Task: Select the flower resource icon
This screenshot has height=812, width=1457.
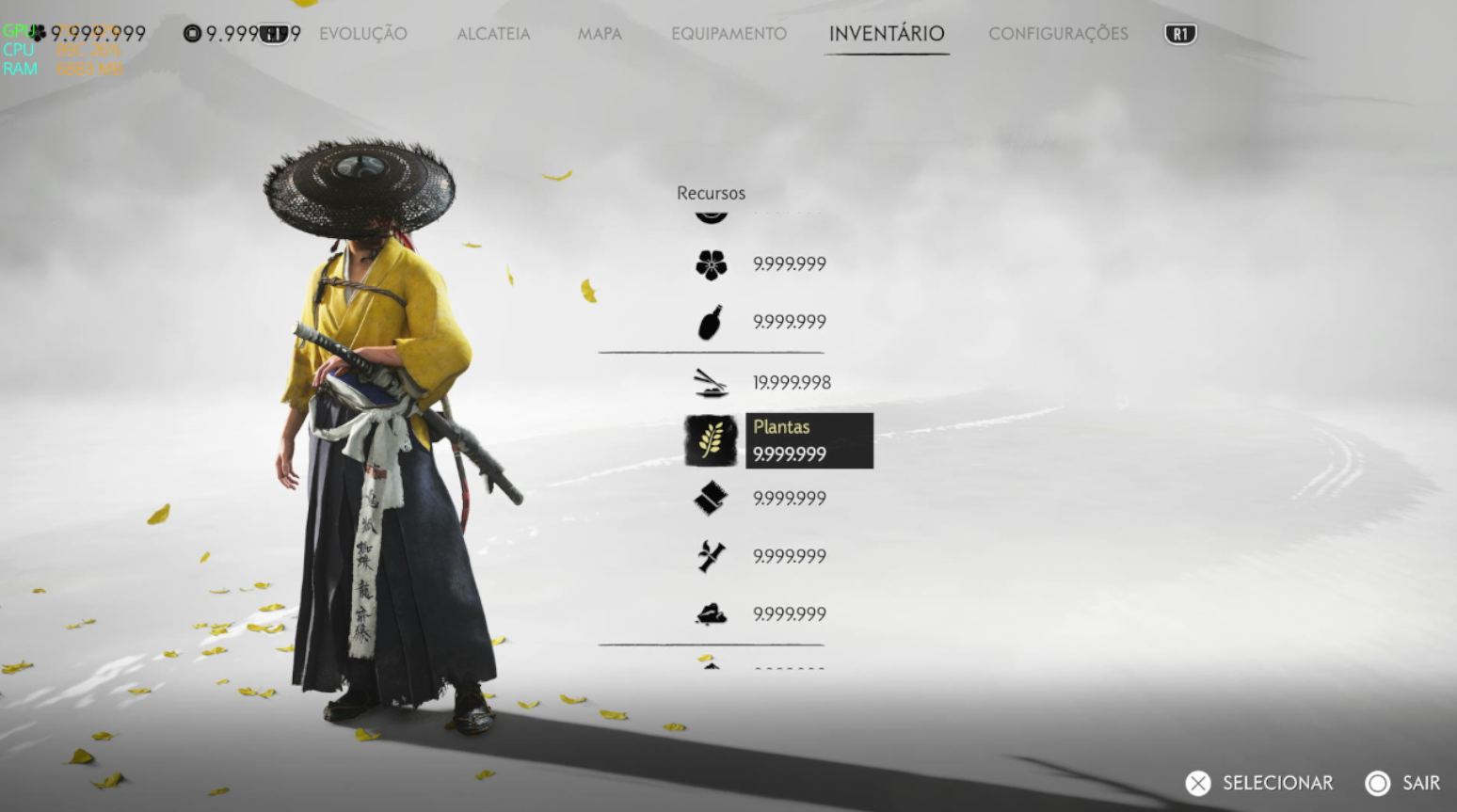Action: 712,264
